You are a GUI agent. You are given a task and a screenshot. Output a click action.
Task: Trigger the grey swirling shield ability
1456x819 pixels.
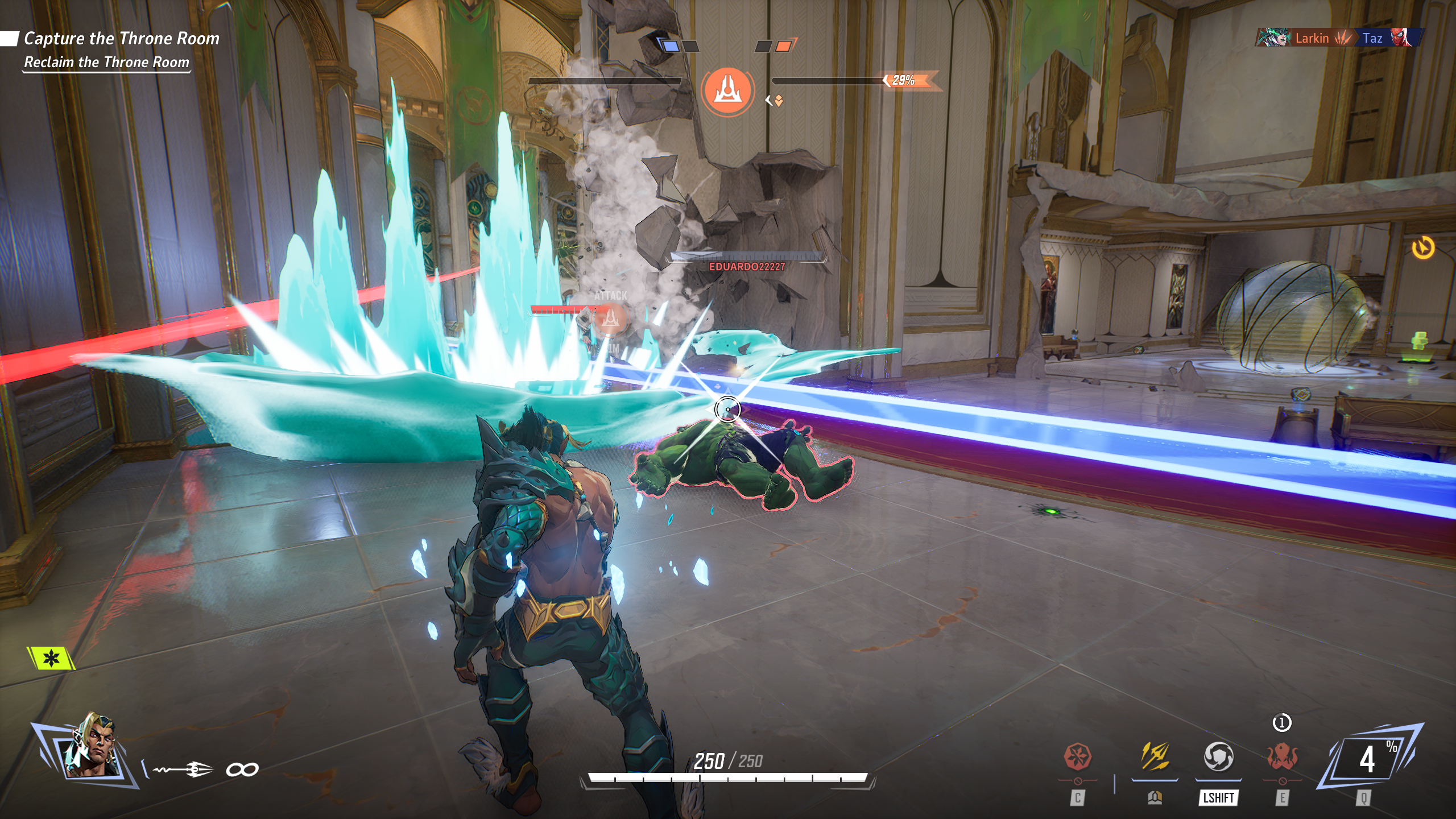1218,758
